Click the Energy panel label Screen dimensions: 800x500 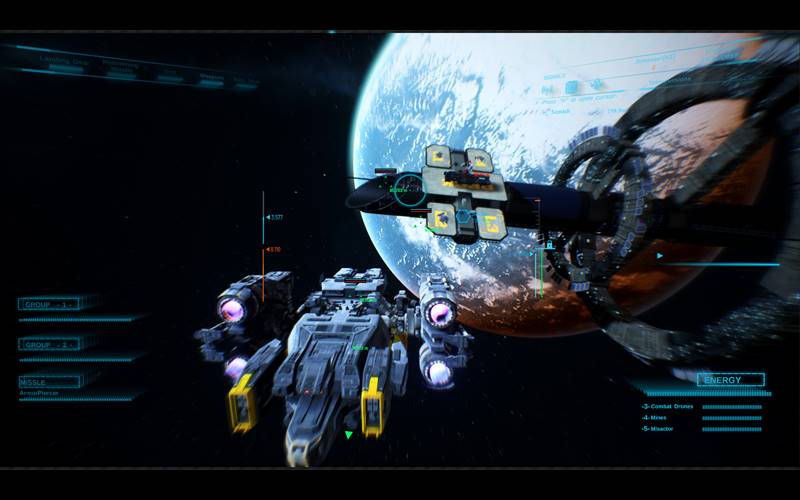(x=730, y=380)
